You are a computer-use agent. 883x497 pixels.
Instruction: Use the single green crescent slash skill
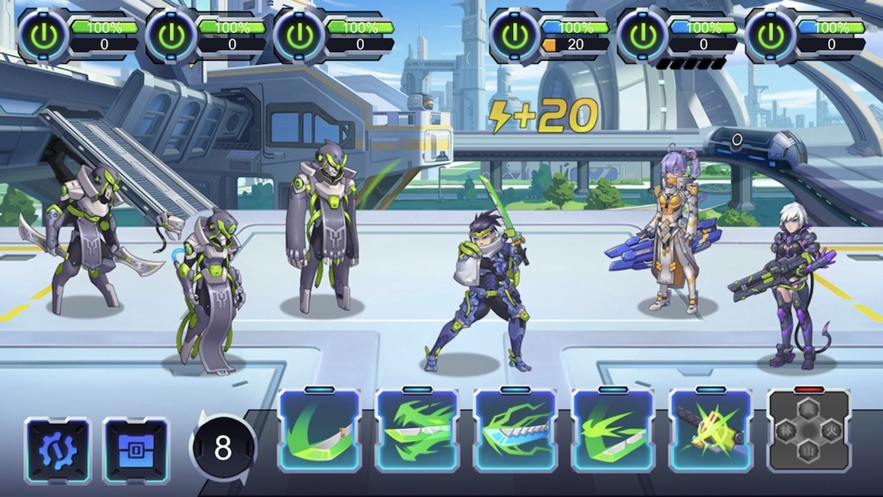coord(319,430)
